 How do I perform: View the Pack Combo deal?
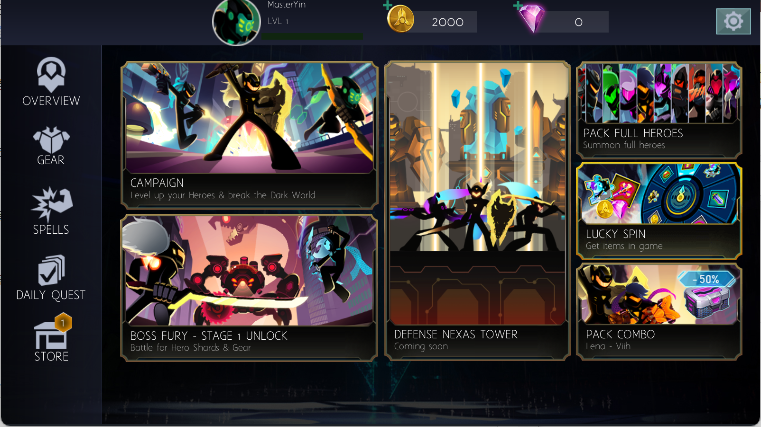pos(659,310)
